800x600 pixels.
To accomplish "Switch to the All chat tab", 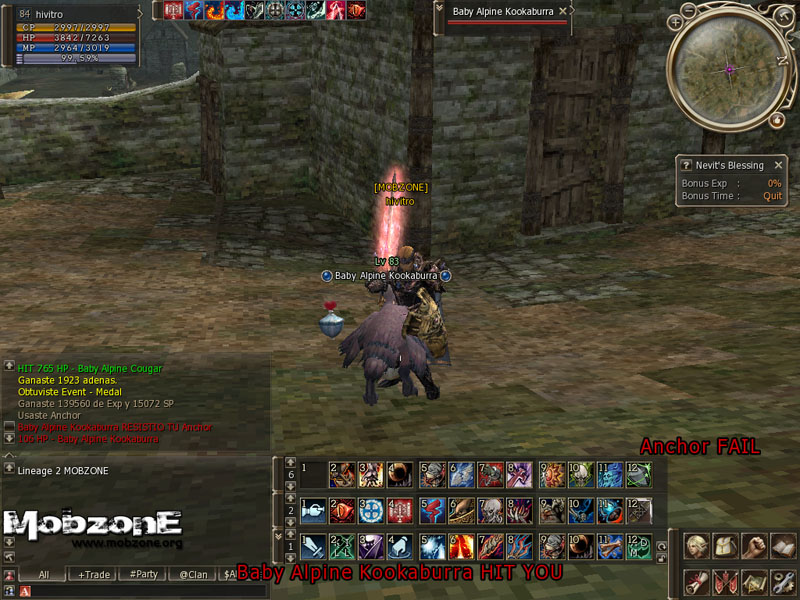I will [x=43, y=575].
